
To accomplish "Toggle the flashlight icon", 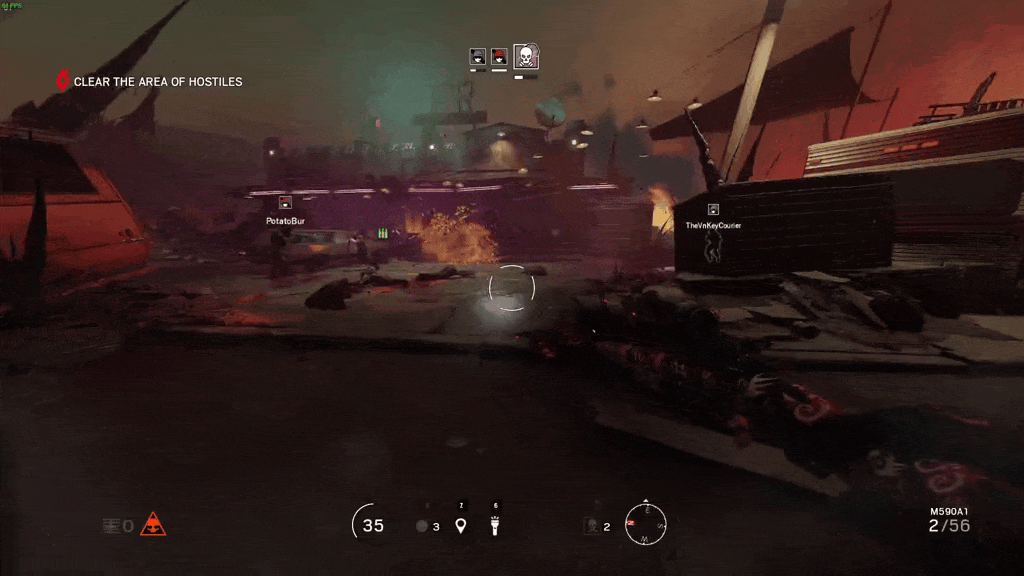I will pyautogui.click(x=495, y=525).
